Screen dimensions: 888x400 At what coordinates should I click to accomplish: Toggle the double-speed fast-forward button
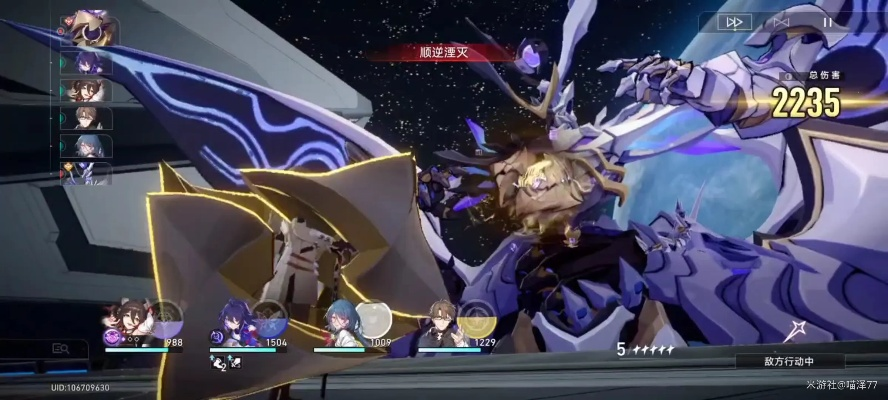click(733, 22)
